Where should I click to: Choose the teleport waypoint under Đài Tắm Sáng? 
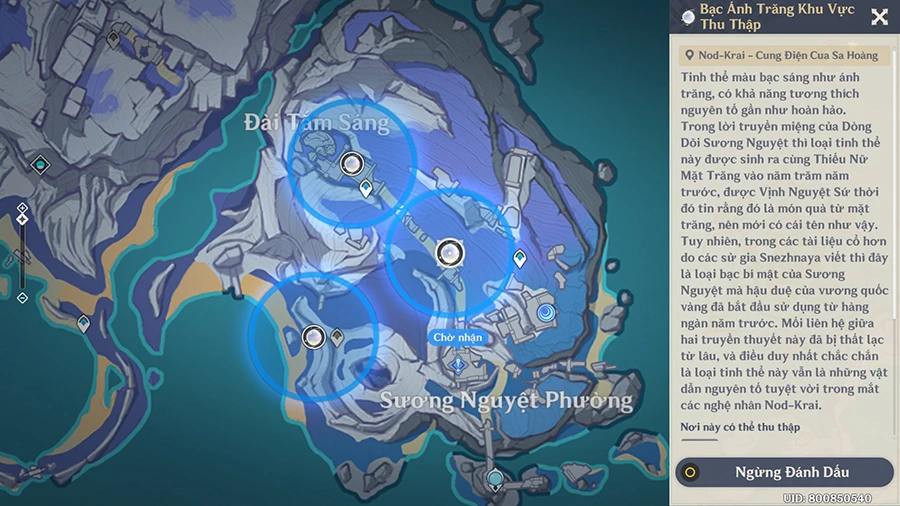click(366, 188)
